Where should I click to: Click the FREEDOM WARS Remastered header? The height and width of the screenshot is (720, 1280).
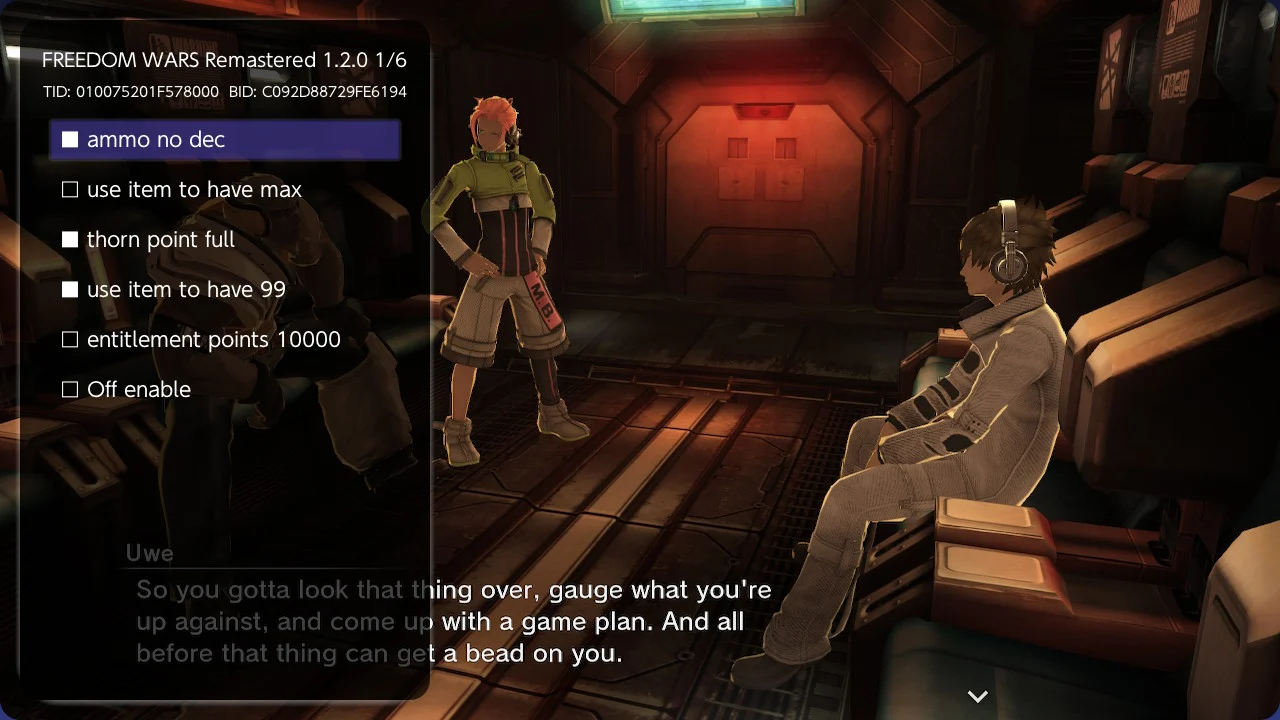224,60
